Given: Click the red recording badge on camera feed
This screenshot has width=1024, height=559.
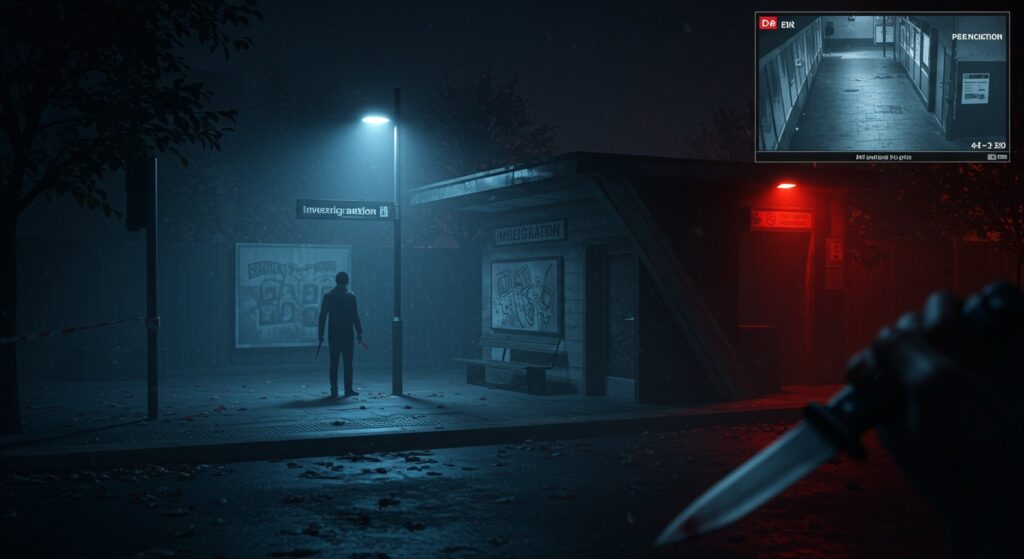Looking at the screenshot, I should coord(768,22).
